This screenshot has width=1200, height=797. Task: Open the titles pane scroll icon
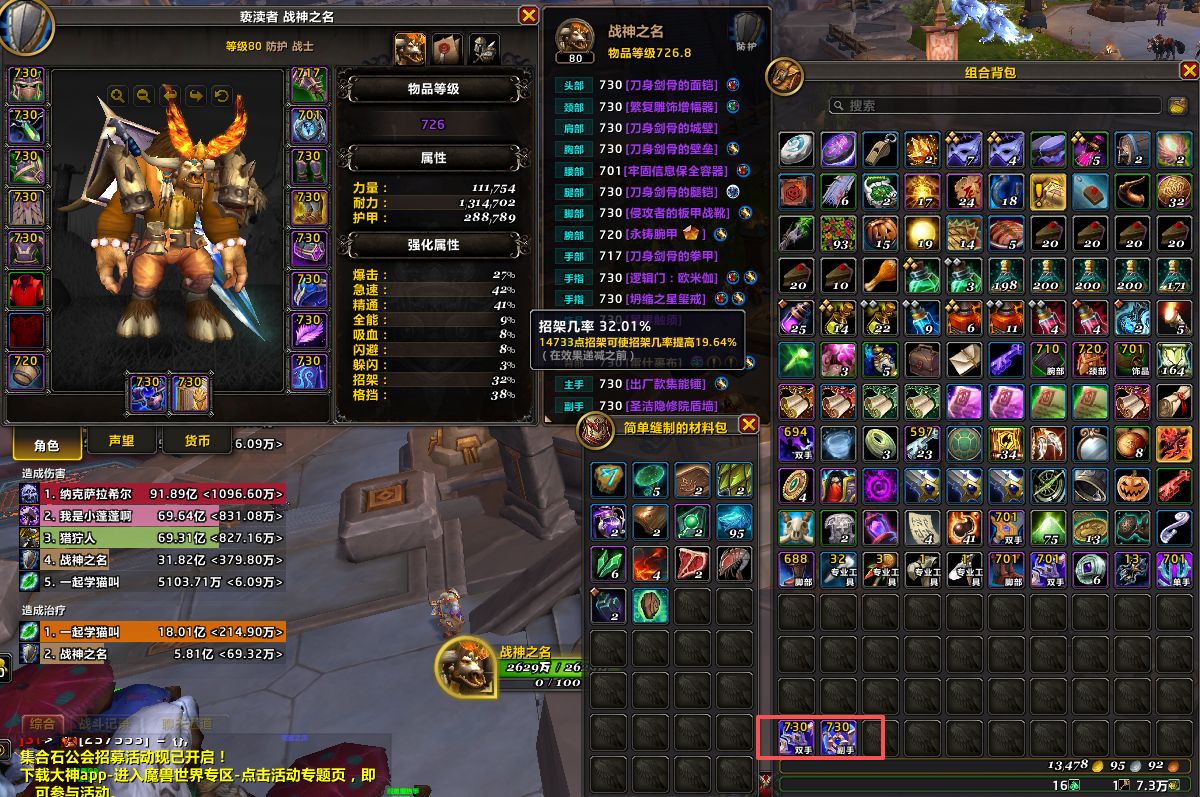pyautogui.click(x=446, y=48)
